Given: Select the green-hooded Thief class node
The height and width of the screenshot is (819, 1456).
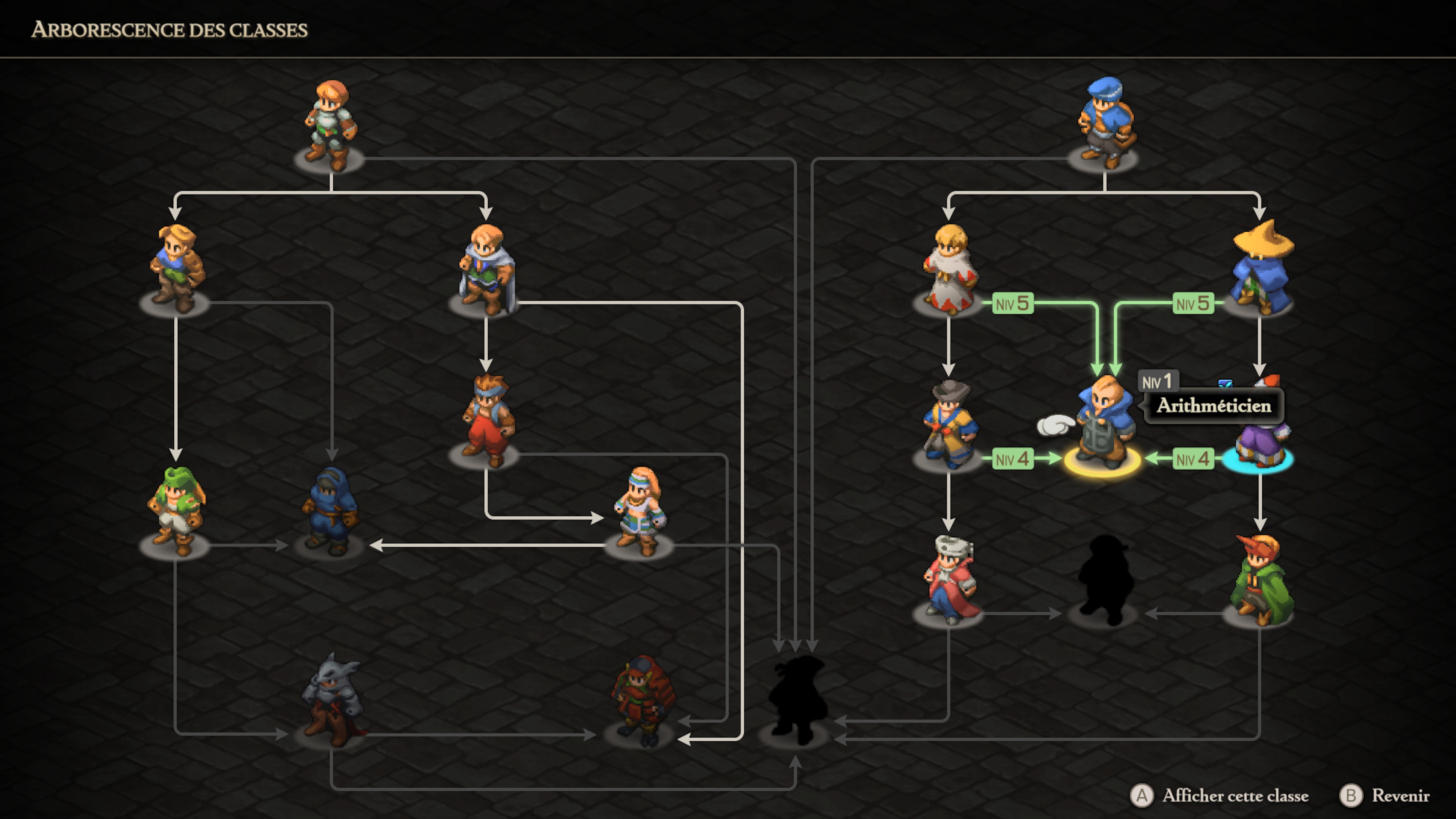Looking at the screenshot, I should (x=176, y=511).
